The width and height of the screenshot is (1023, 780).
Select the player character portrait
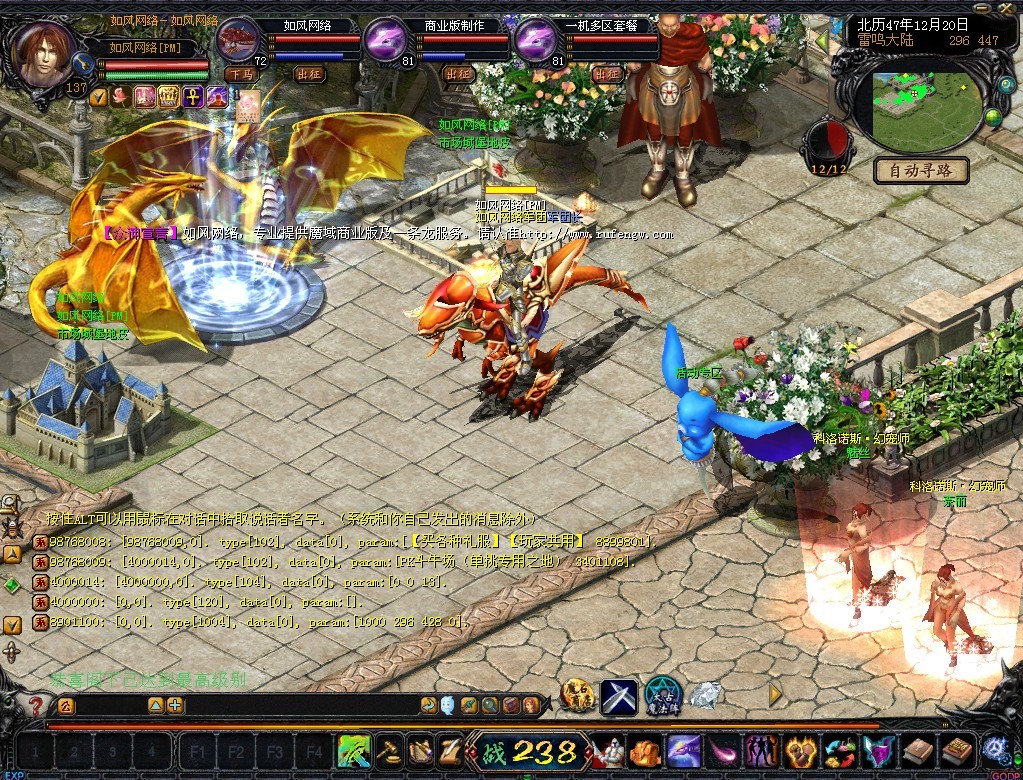tap(46, 52)
